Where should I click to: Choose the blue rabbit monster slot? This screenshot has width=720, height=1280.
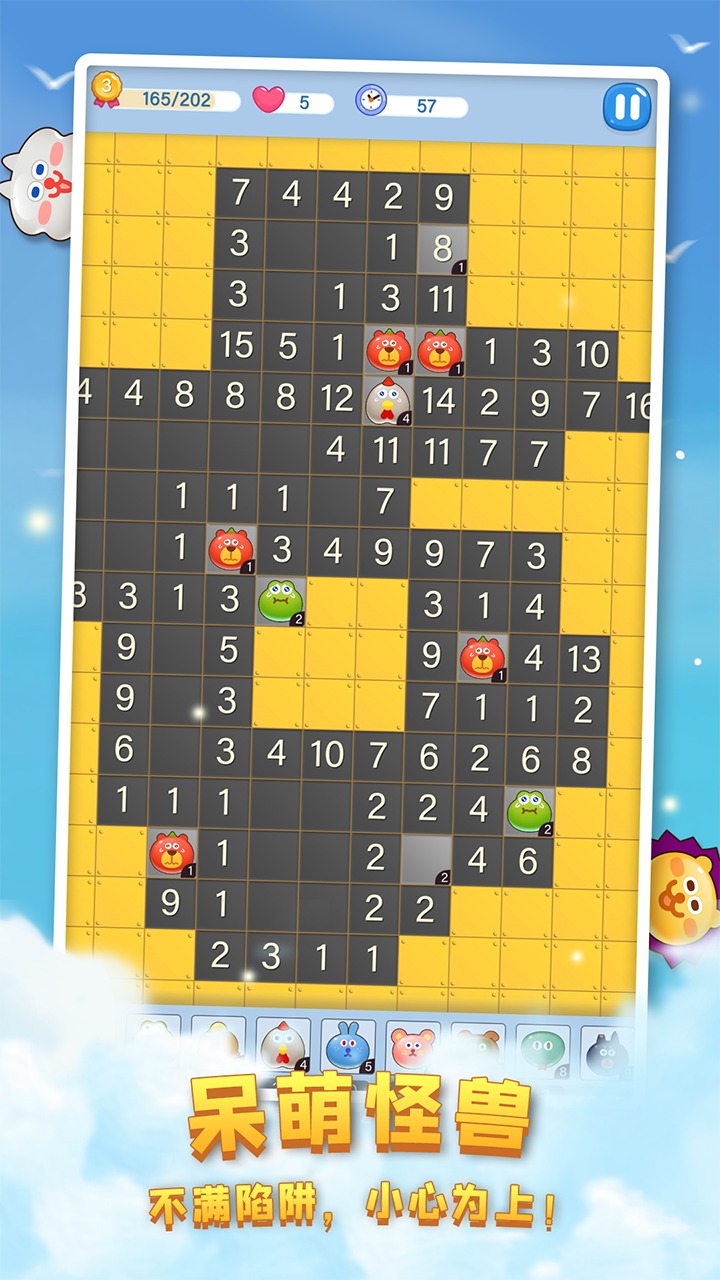click(x=346, y=1045)
